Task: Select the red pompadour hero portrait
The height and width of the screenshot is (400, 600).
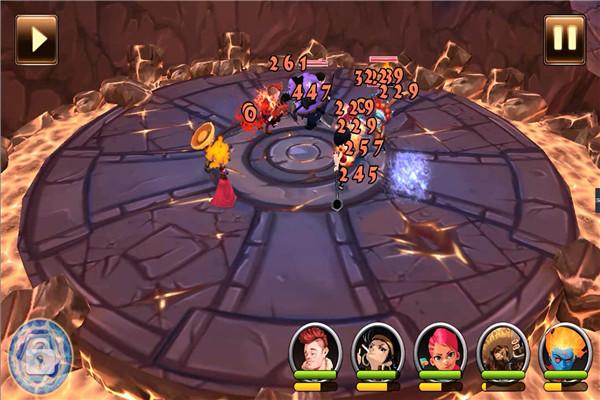Action: point(315,348)
